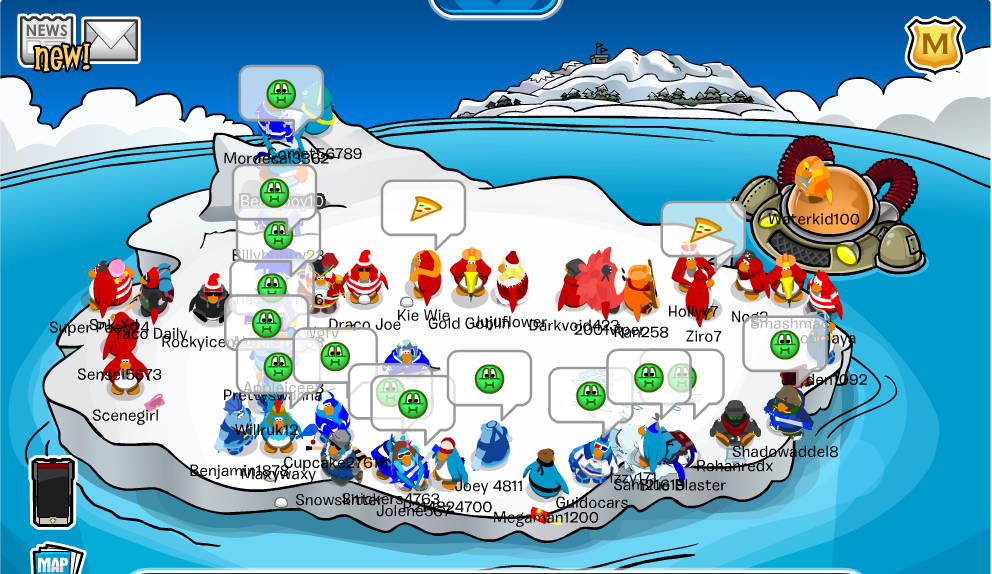The height and width of the screenshot is (574, 992).
Task: Click the gold moderator M badge
Action: [934, 45]
